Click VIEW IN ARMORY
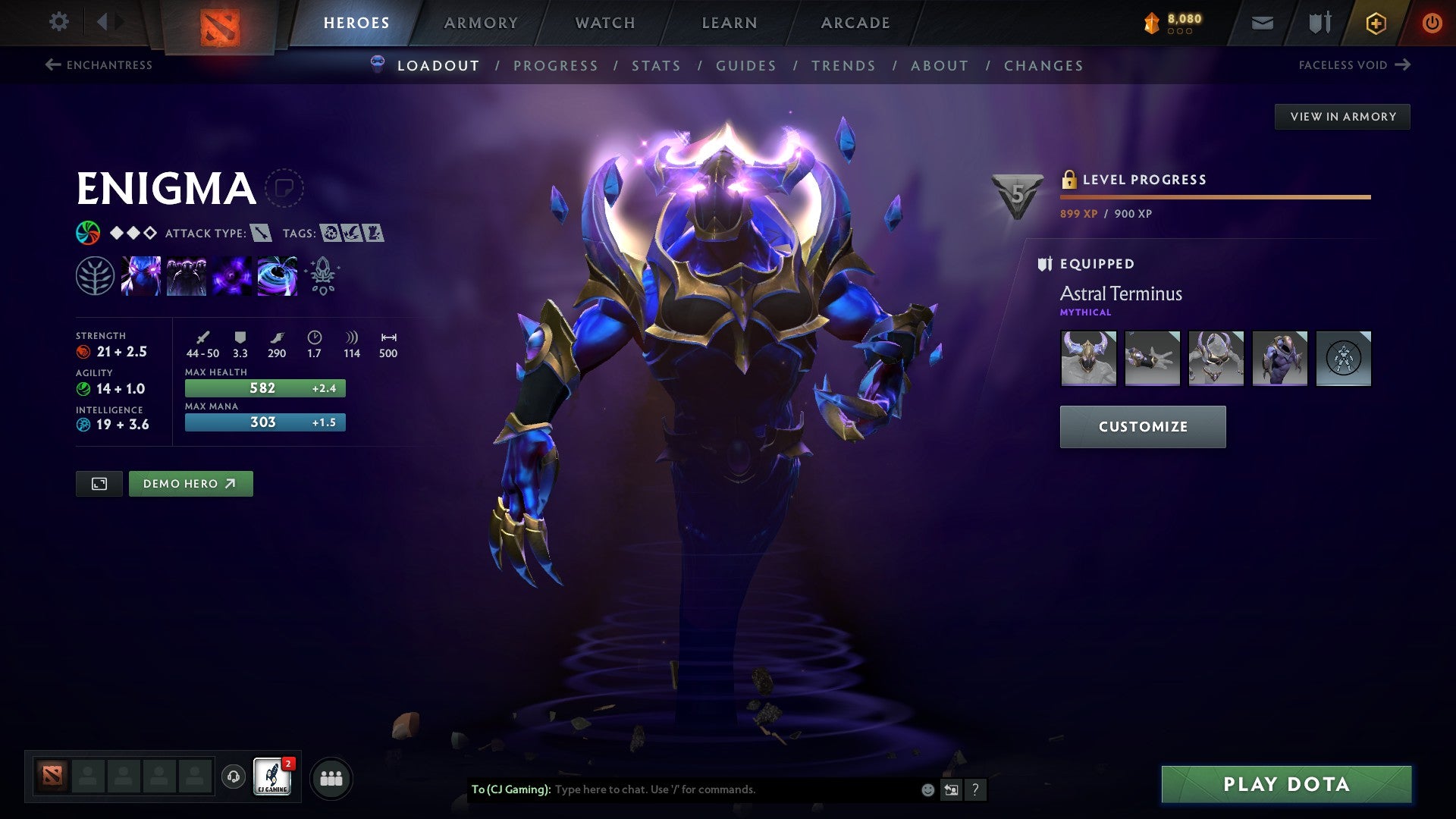Viewport: 1456px width, 819px height. (x=1343, y=116)
